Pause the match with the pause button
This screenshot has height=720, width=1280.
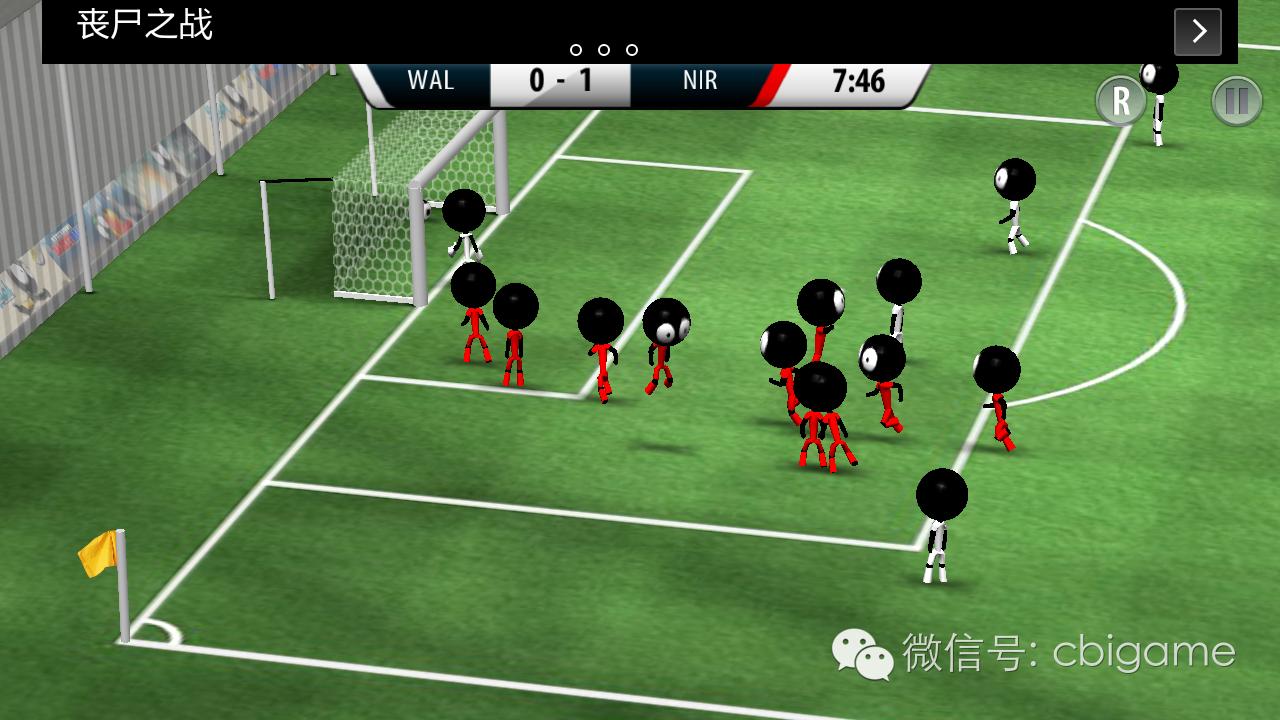(x=1237, y=101)
